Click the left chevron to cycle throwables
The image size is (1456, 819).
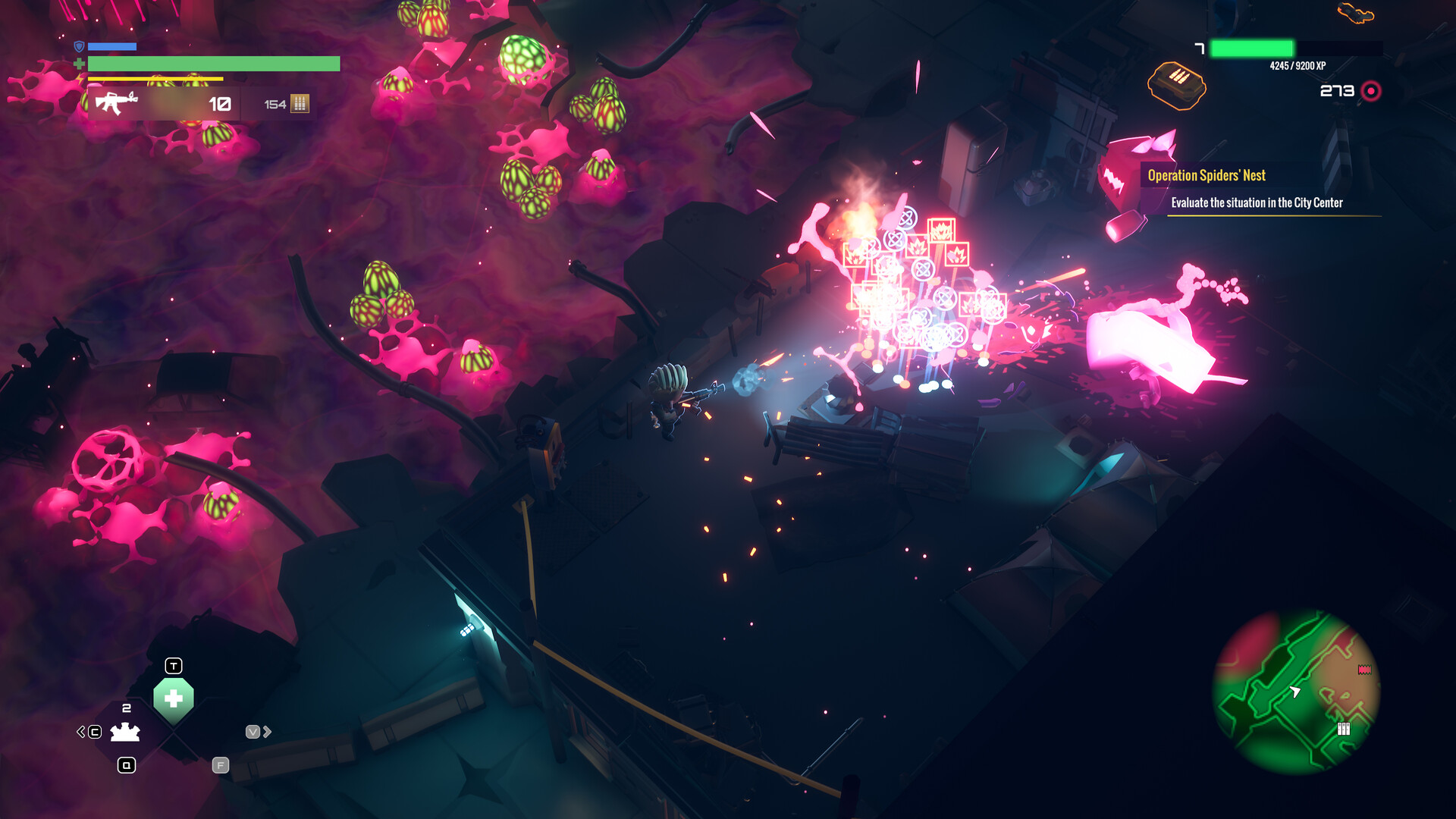click(80, 732)
